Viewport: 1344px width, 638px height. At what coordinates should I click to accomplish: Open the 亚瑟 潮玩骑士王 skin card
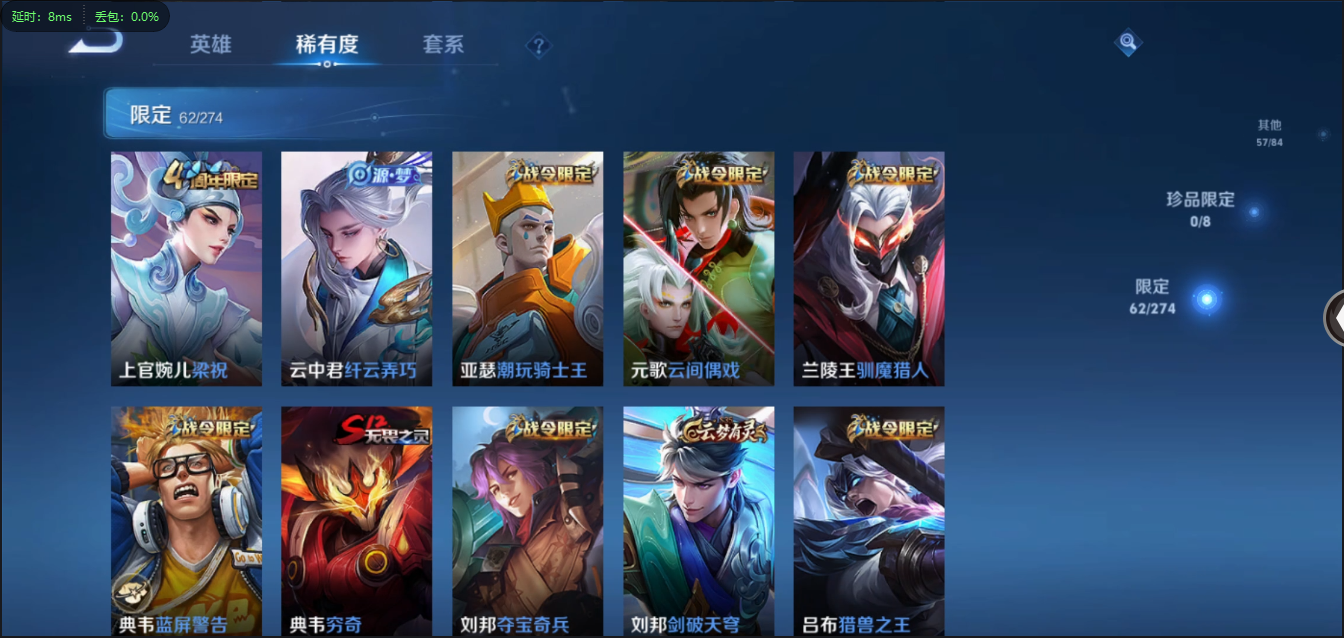coord(528,268)
